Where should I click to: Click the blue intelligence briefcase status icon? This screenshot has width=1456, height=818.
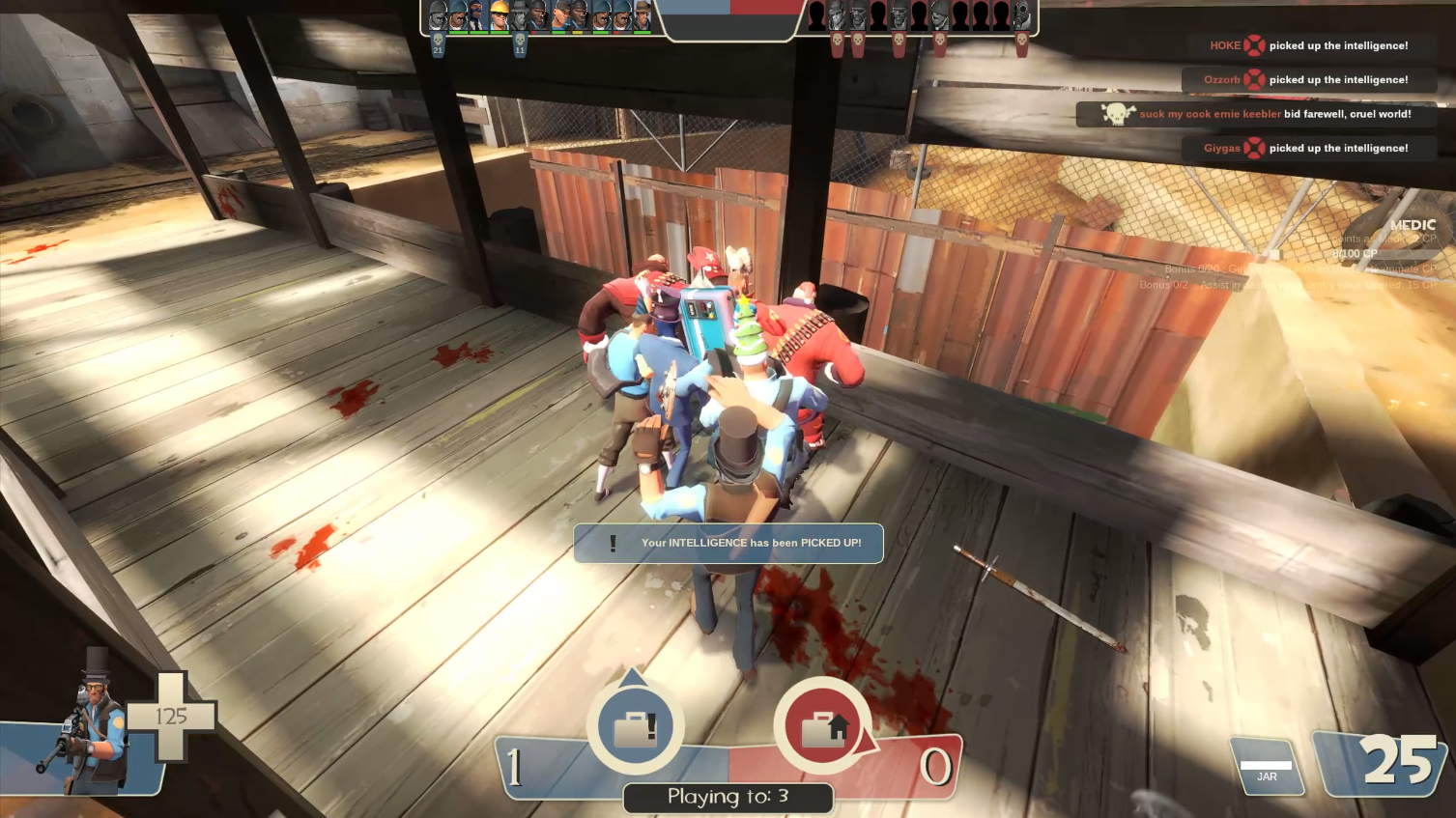(x=635, y=726)
